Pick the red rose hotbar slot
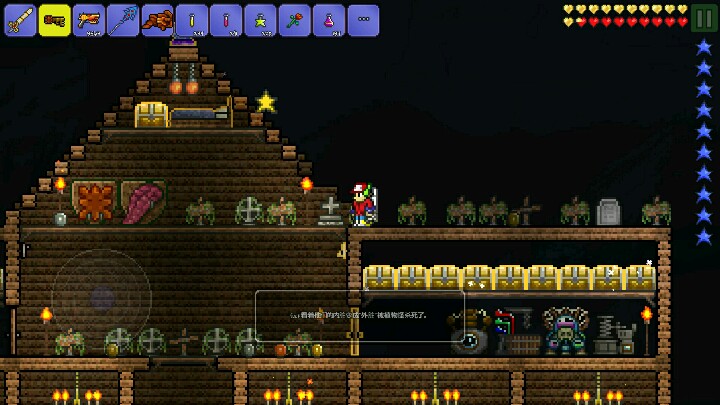 coord(294,19)
